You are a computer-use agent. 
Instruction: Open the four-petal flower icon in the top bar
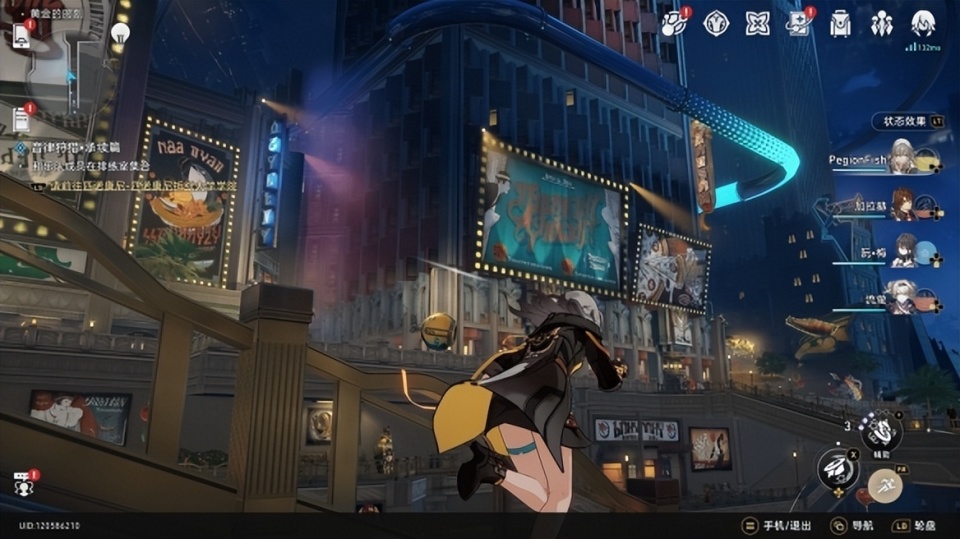point(758,23)
